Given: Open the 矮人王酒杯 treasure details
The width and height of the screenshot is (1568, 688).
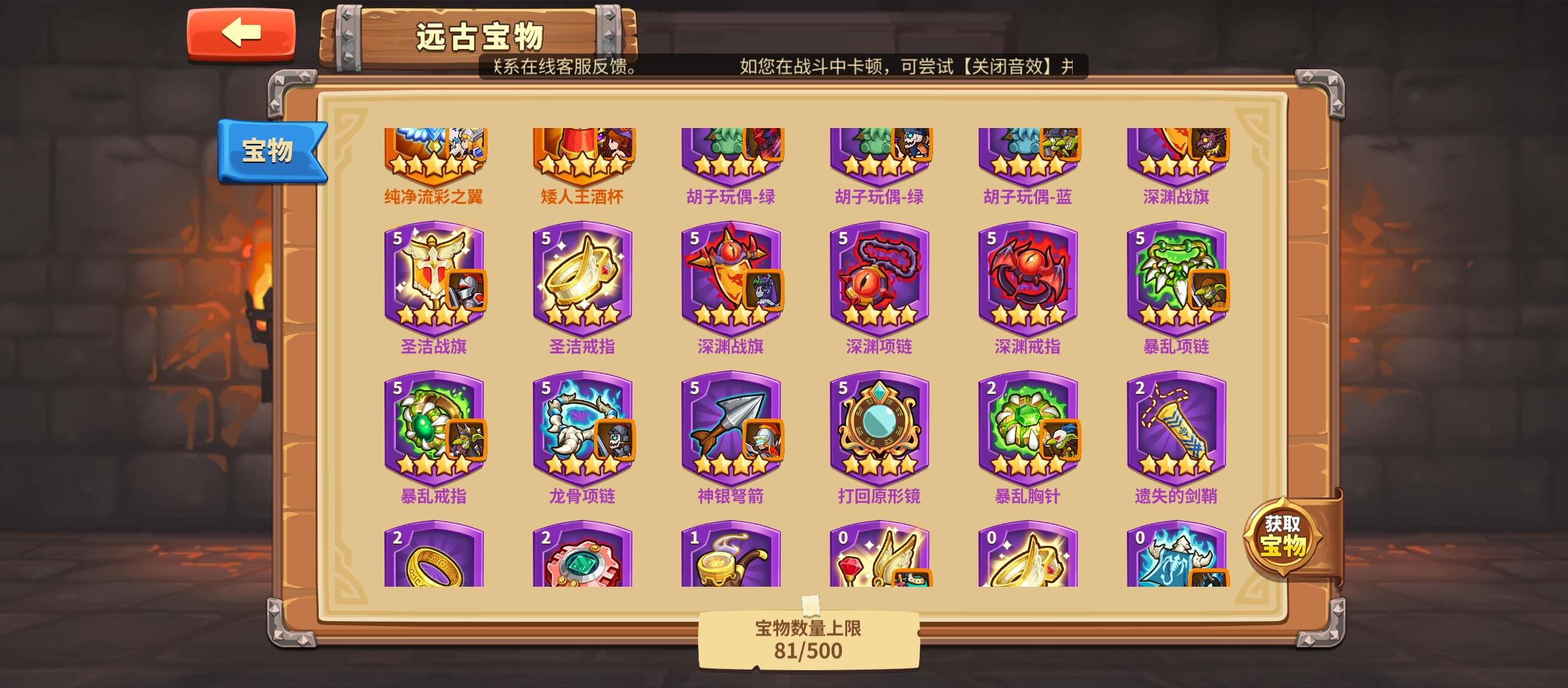Looking at the screenshot, I should tap(584, 156).
